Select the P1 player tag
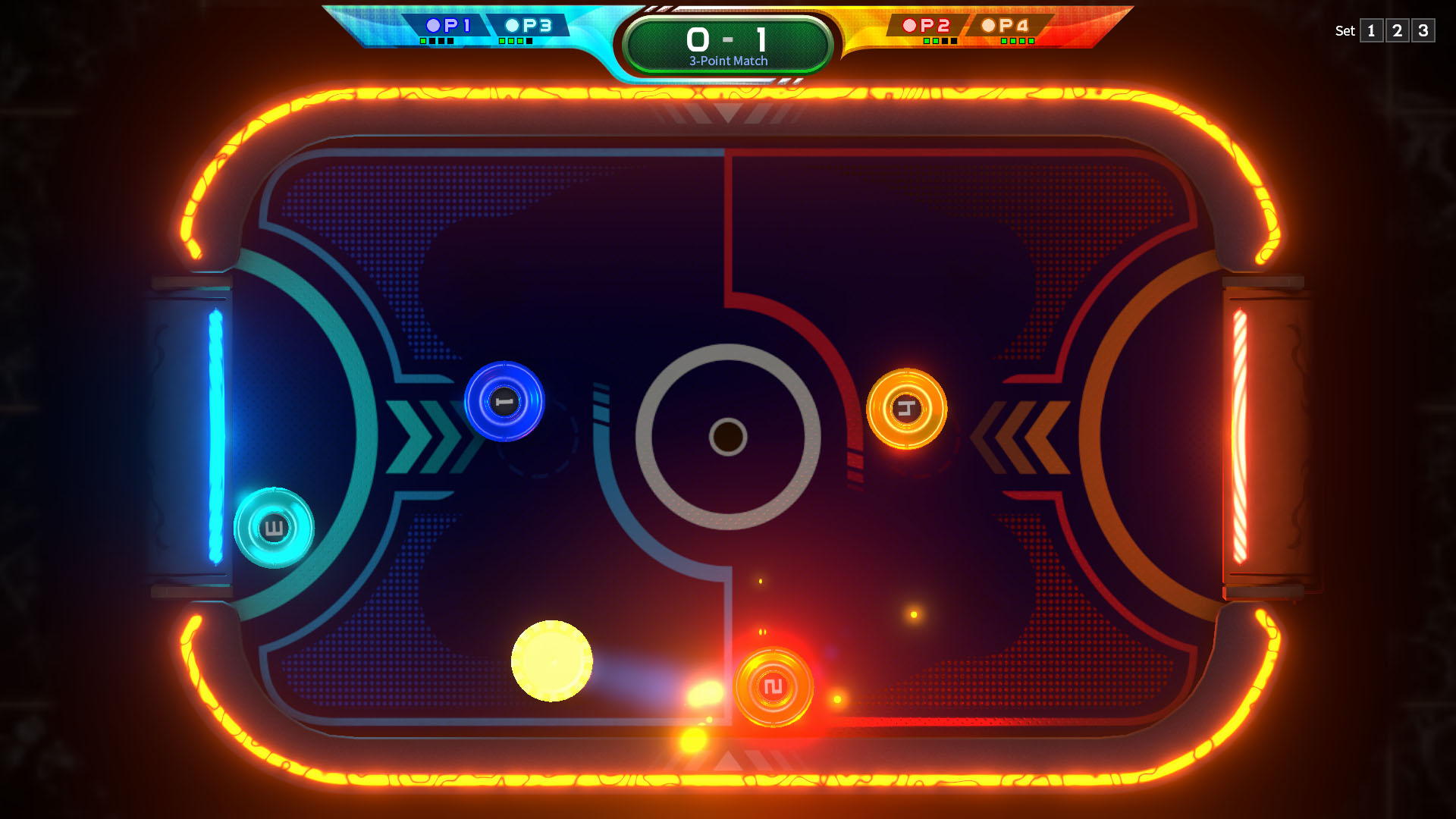Screen dimensions: 1456x819 pyautogui.click(x=448, y=26)
